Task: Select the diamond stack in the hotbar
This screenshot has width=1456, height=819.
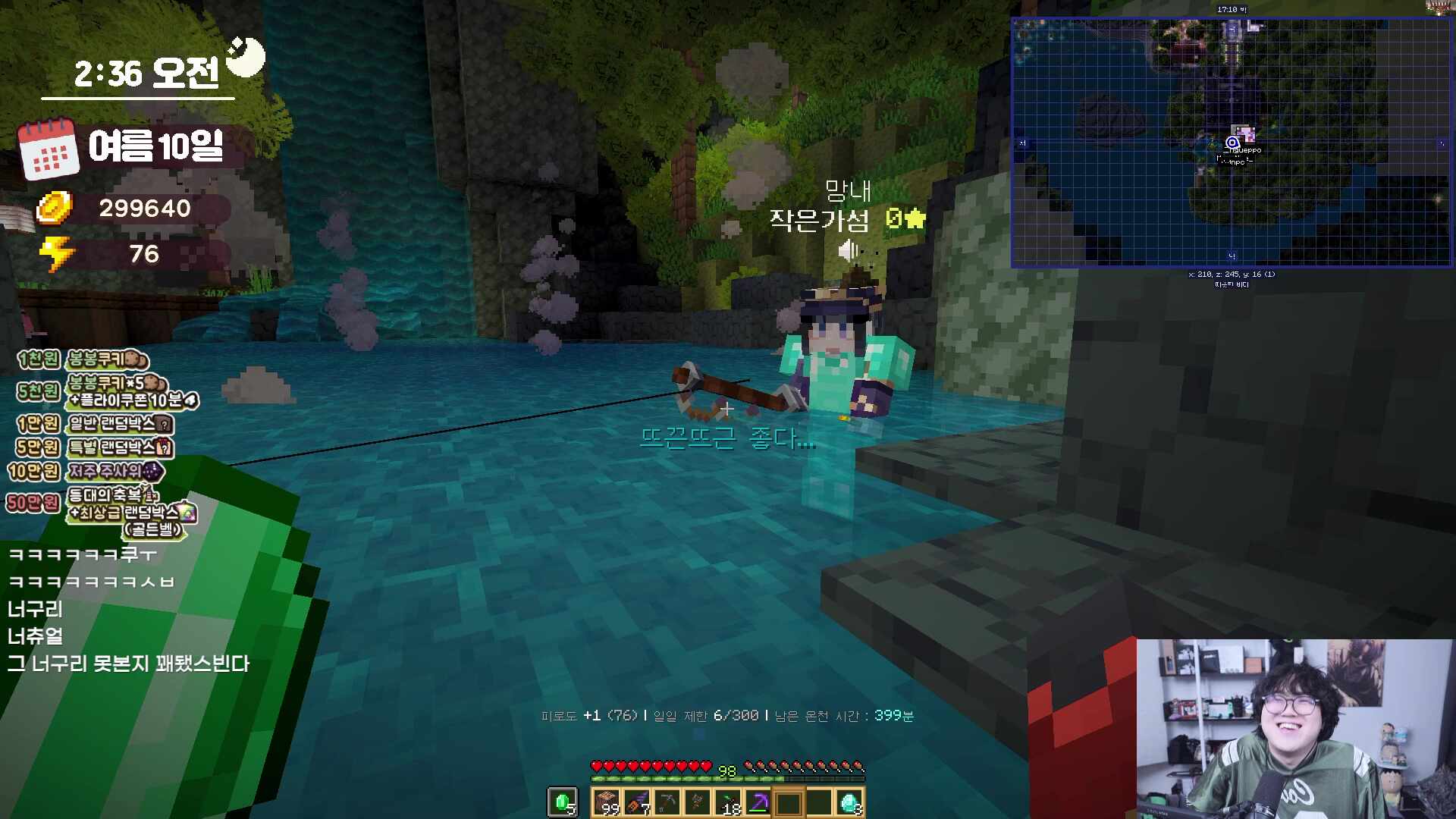Action: click(x=849, y=802)
